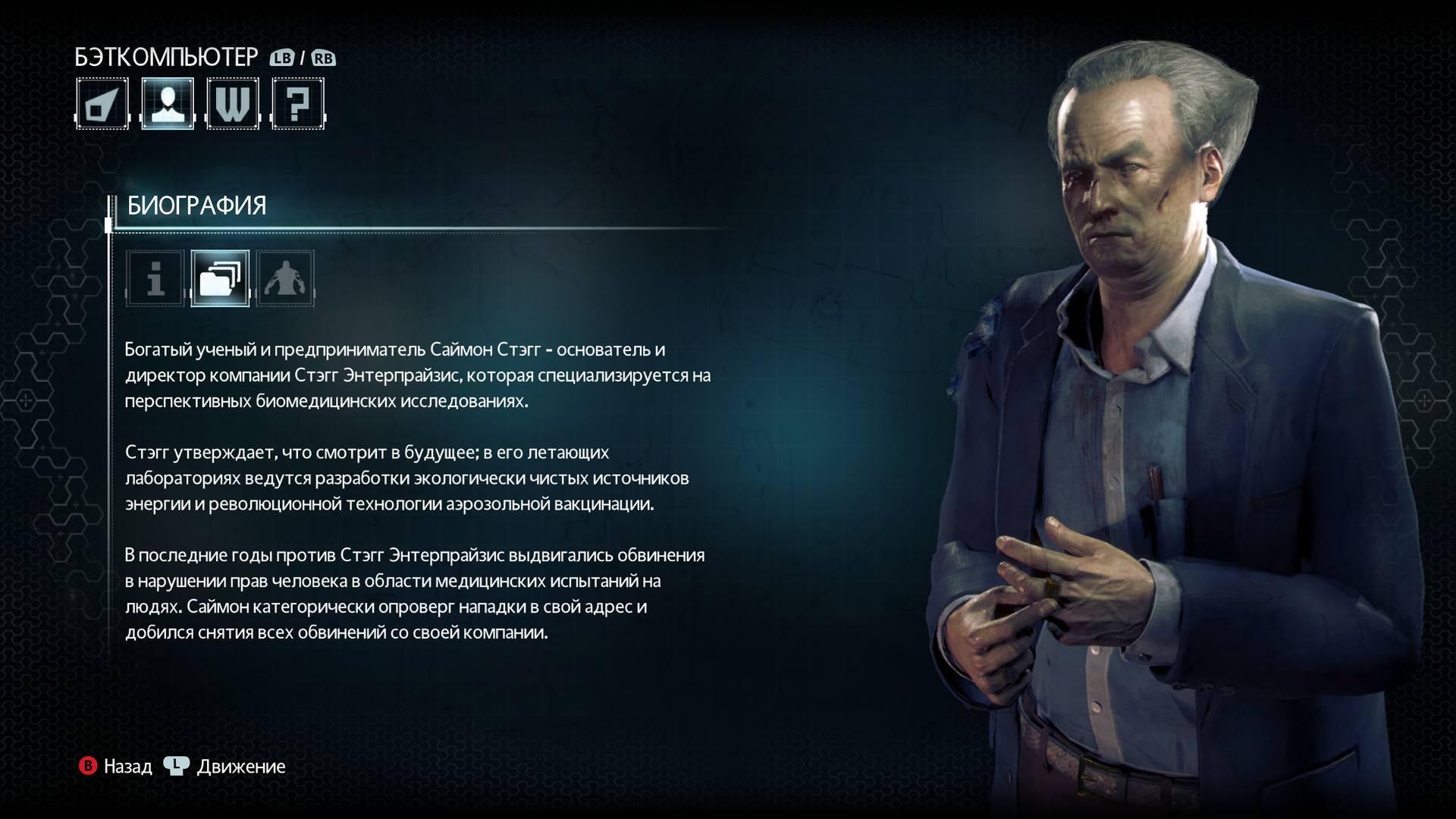The width and height of the screenshot is (1456, 819).
Task: Go back with the Назад option
Action: click(116, 766)
